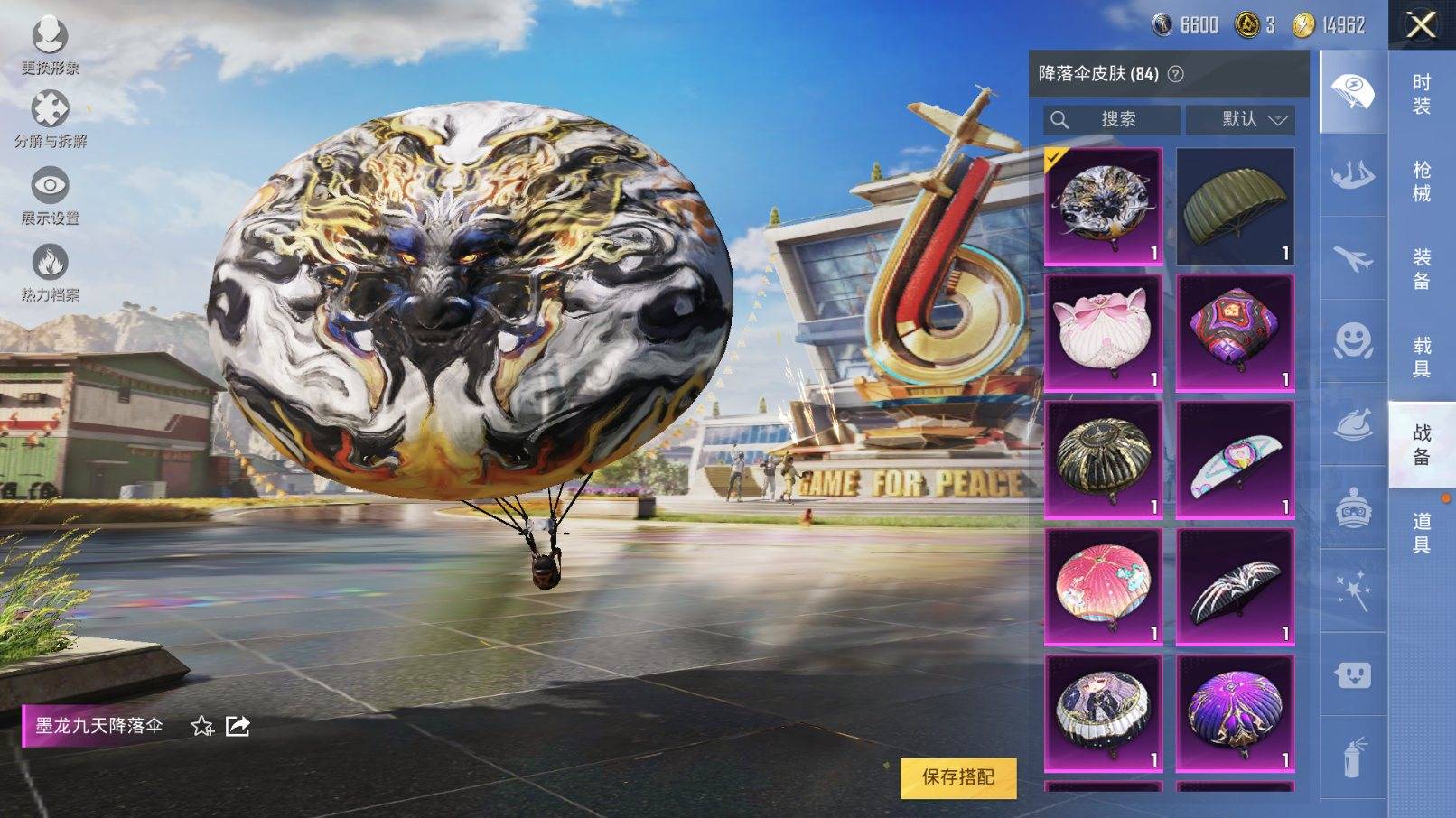Close the inventory screen with the X
The image size is (1456, 818).
[x=1421, y=25]
